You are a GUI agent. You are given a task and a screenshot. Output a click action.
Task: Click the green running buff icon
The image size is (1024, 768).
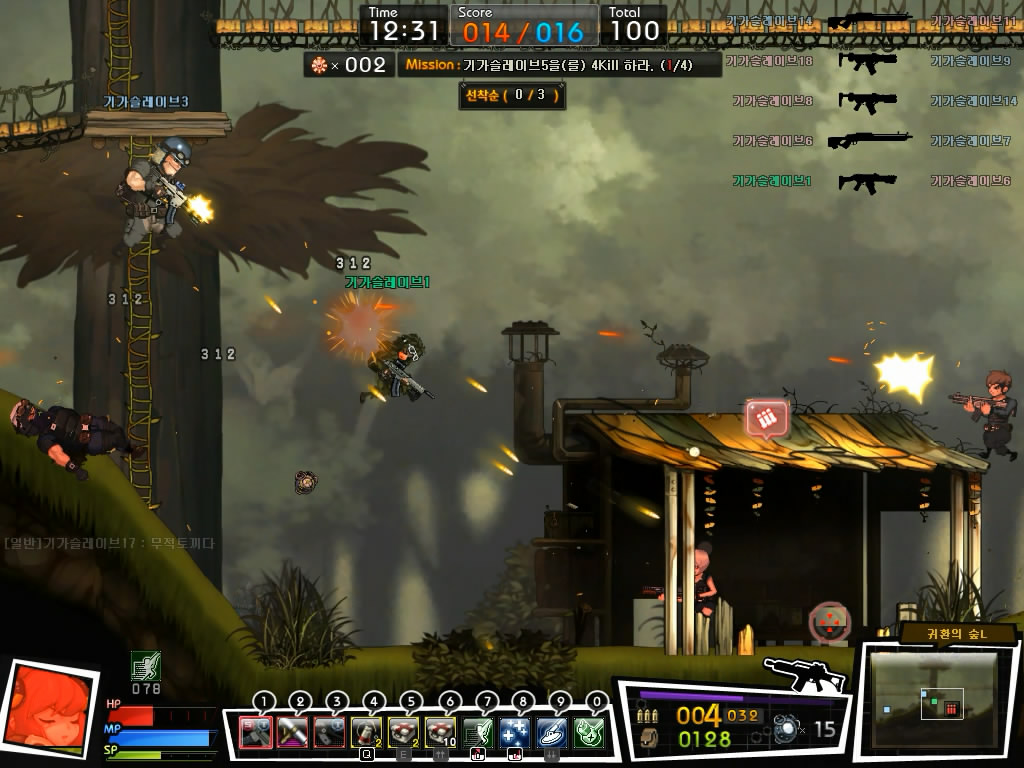pyautogui.click(x=146, y=666)
